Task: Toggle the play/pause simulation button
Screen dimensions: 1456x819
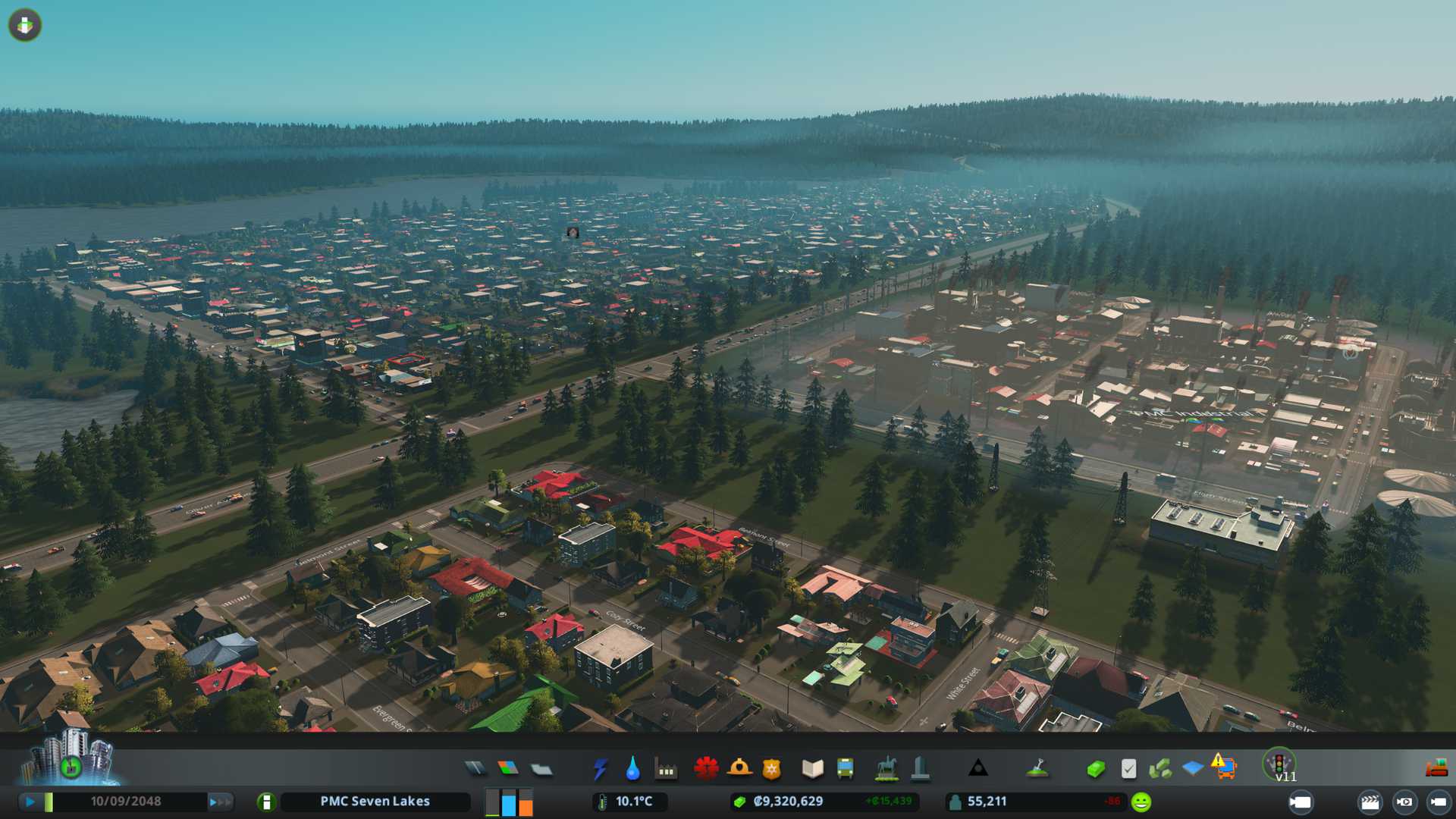Action: coord(30,802)
